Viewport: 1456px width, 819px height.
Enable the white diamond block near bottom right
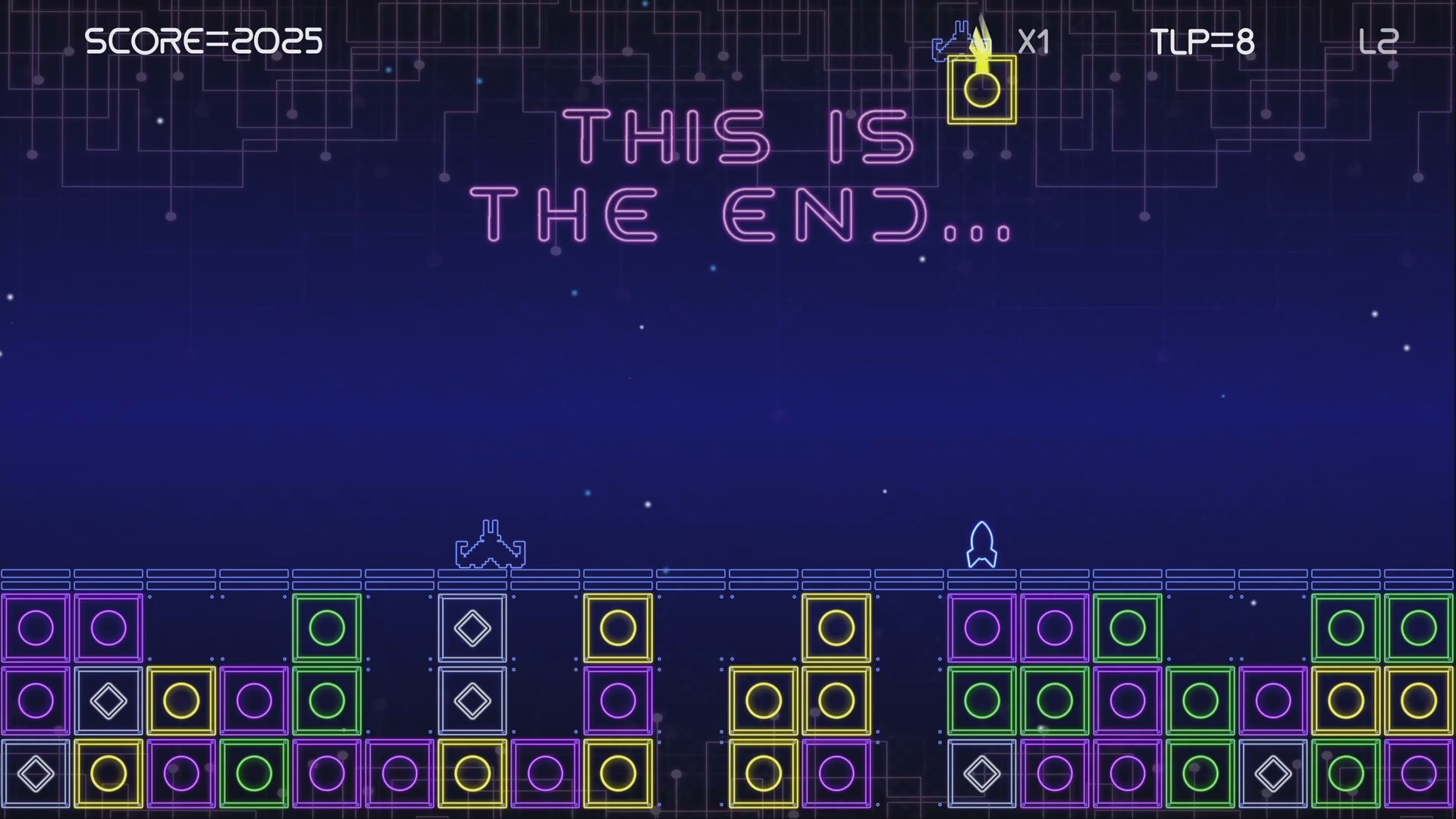[x=1273, y=773]
